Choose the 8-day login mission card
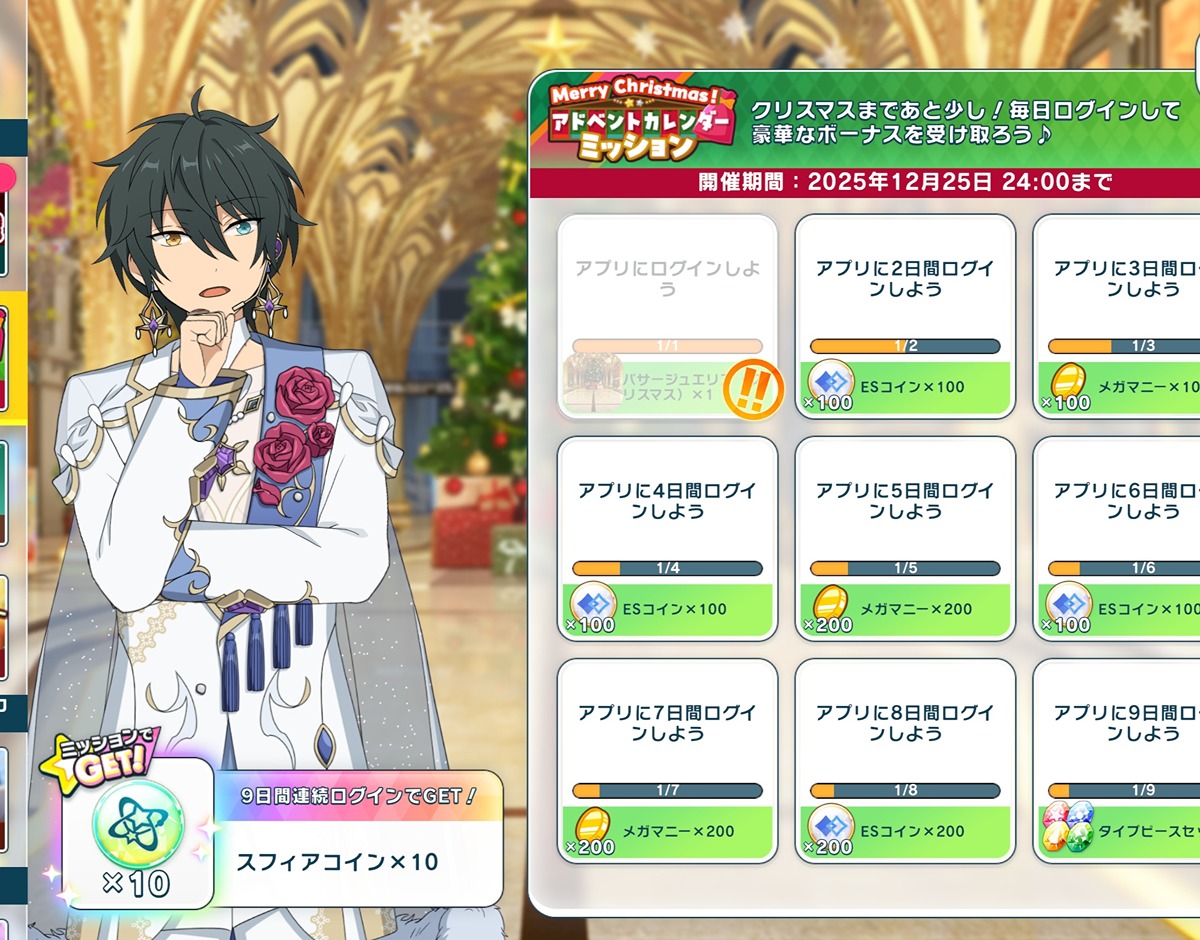 [x=905, y=759]
